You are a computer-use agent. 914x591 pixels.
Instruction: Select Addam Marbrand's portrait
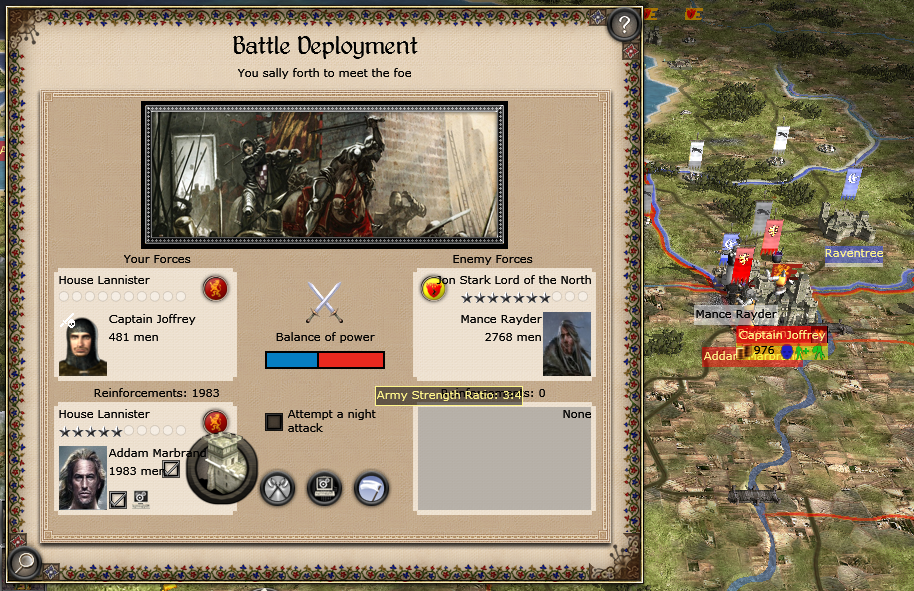(x=82, y=477)
